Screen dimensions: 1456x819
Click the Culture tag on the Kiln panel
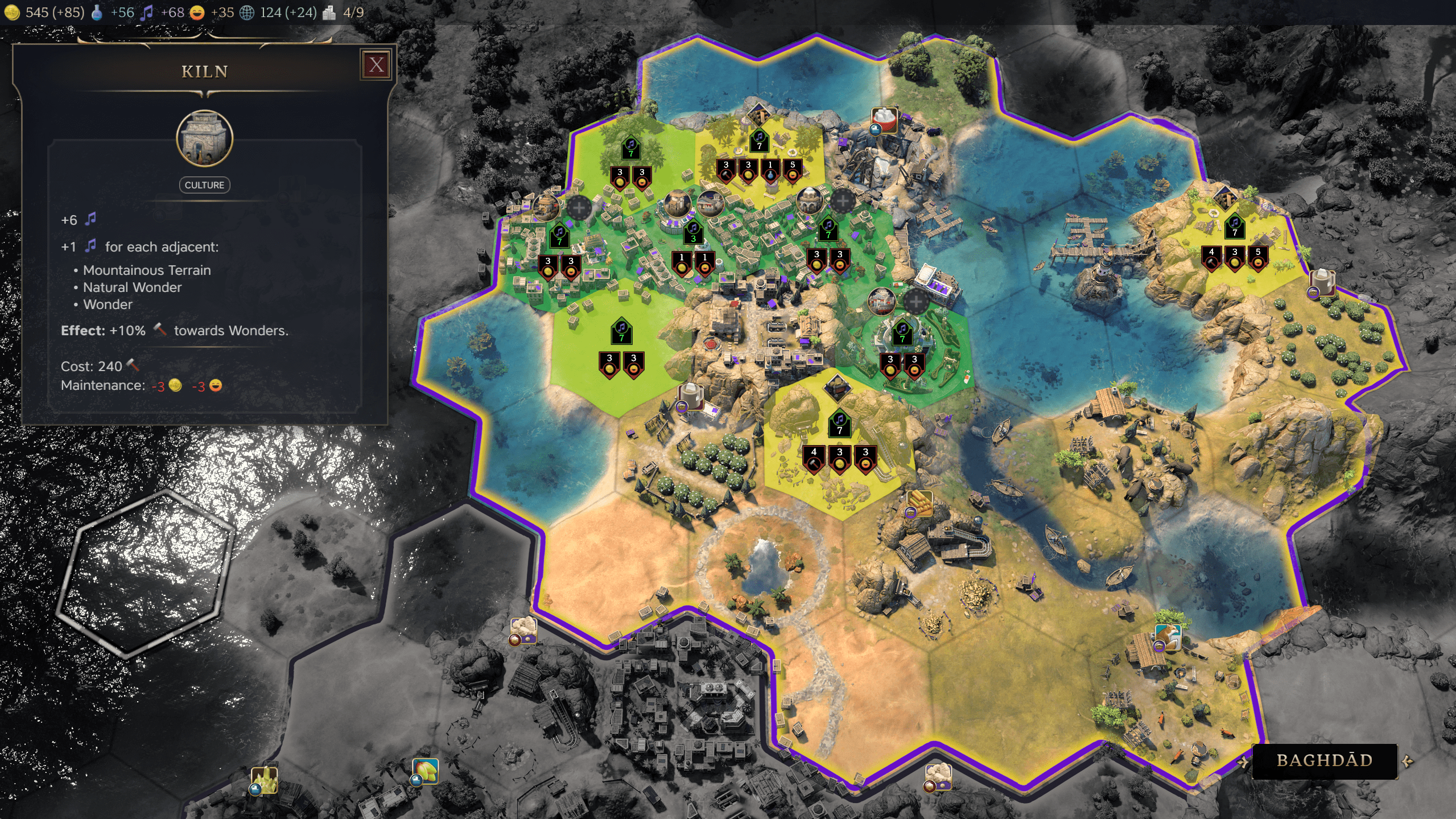204,185
